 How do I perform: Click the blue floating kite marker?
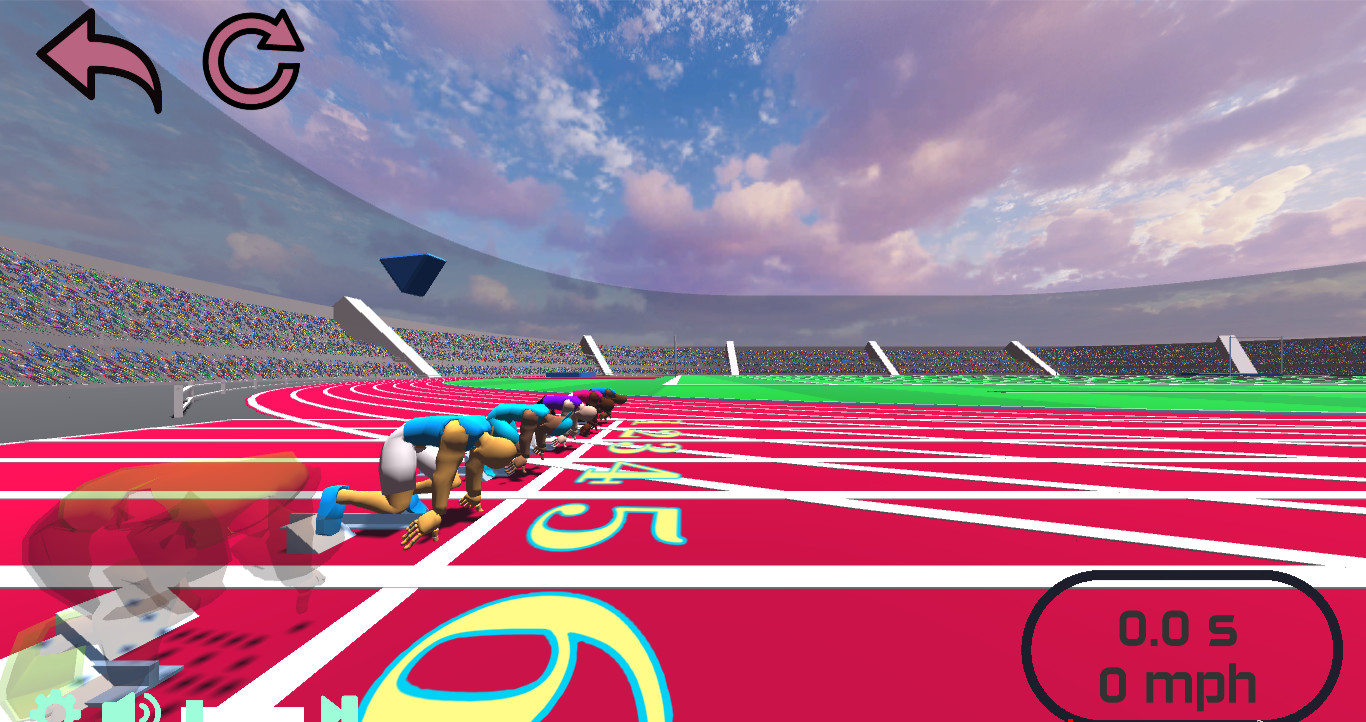[412, 272]
